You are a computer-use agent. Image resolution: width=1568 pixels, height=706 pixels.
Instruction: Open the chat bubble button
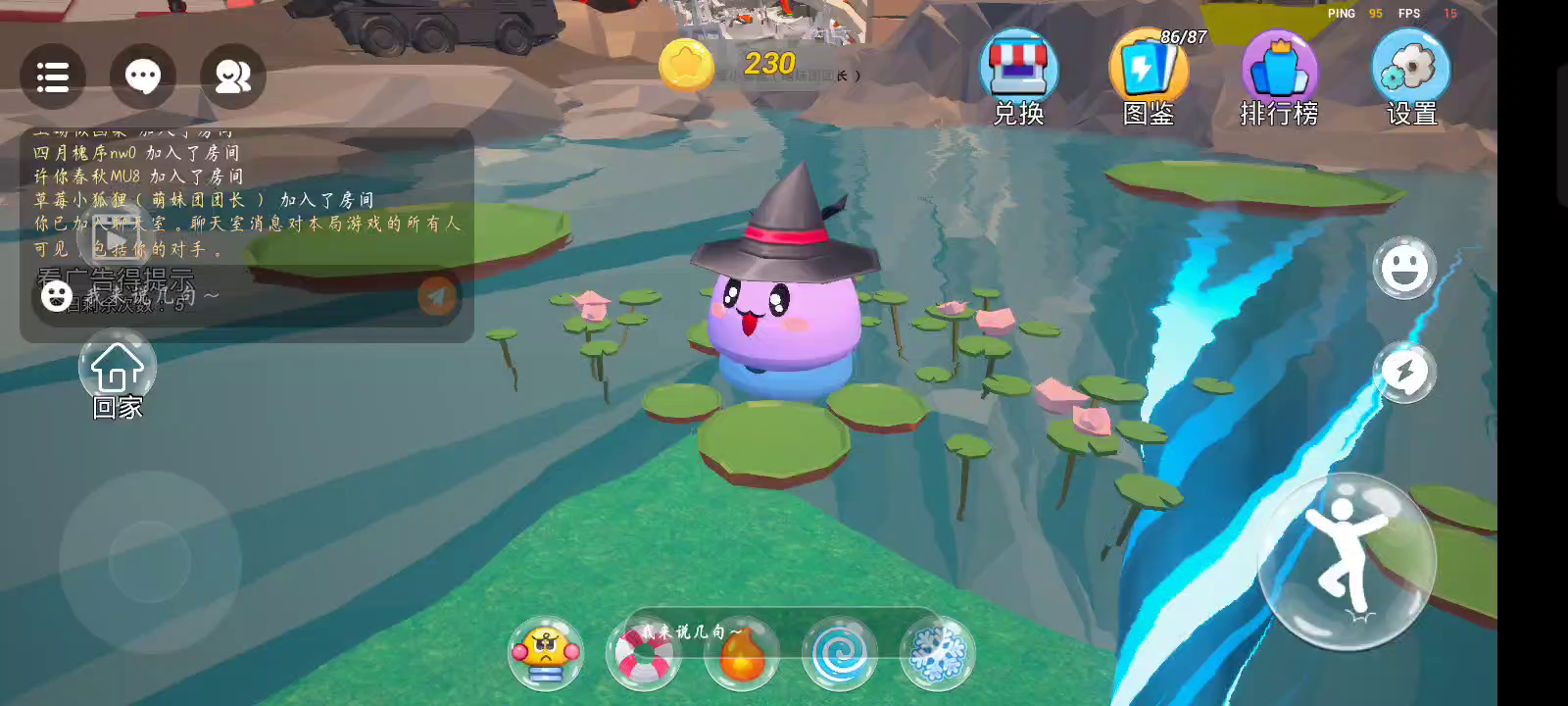143,76
